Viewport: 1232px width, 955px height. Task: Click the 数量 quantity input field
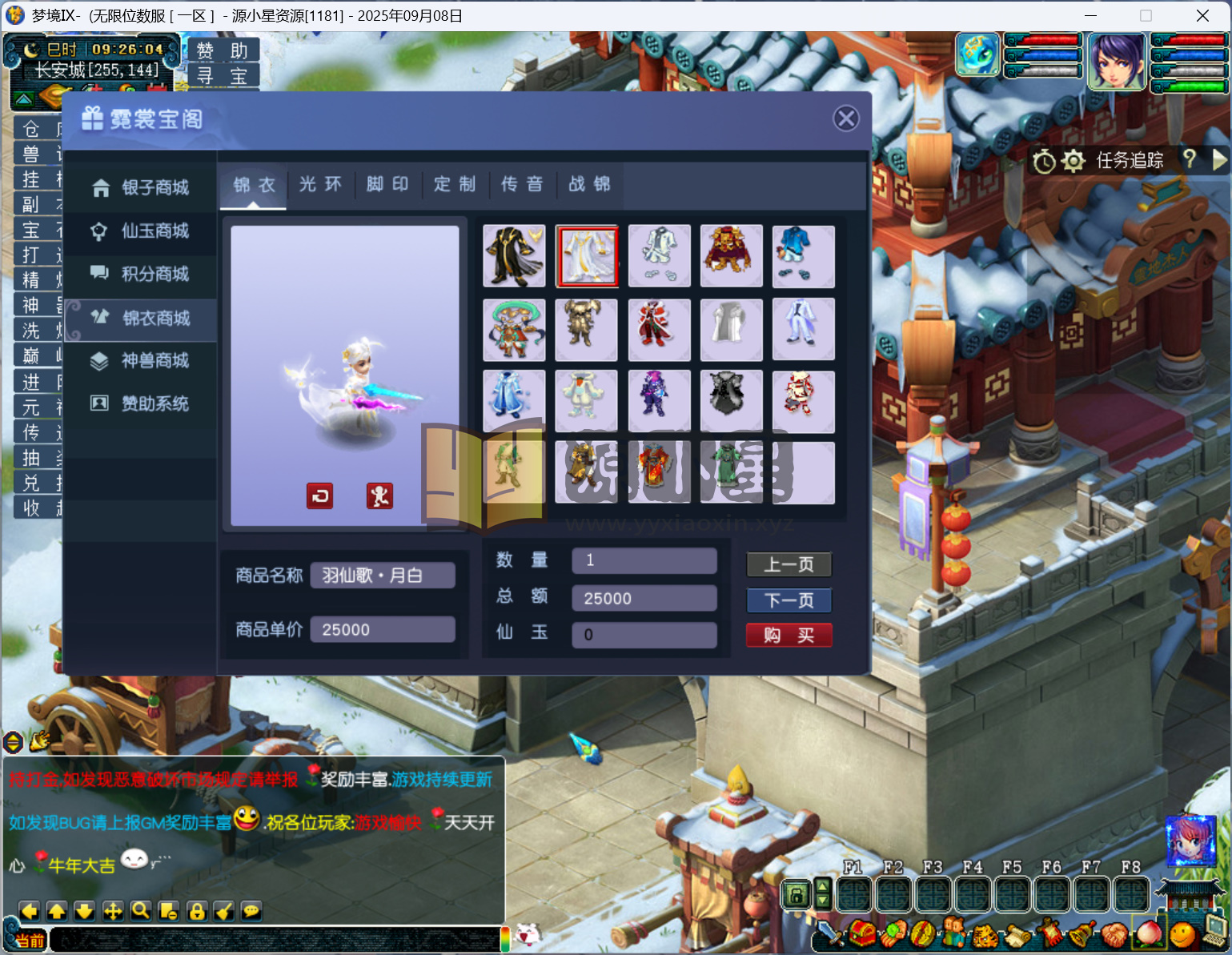(644, 560)
